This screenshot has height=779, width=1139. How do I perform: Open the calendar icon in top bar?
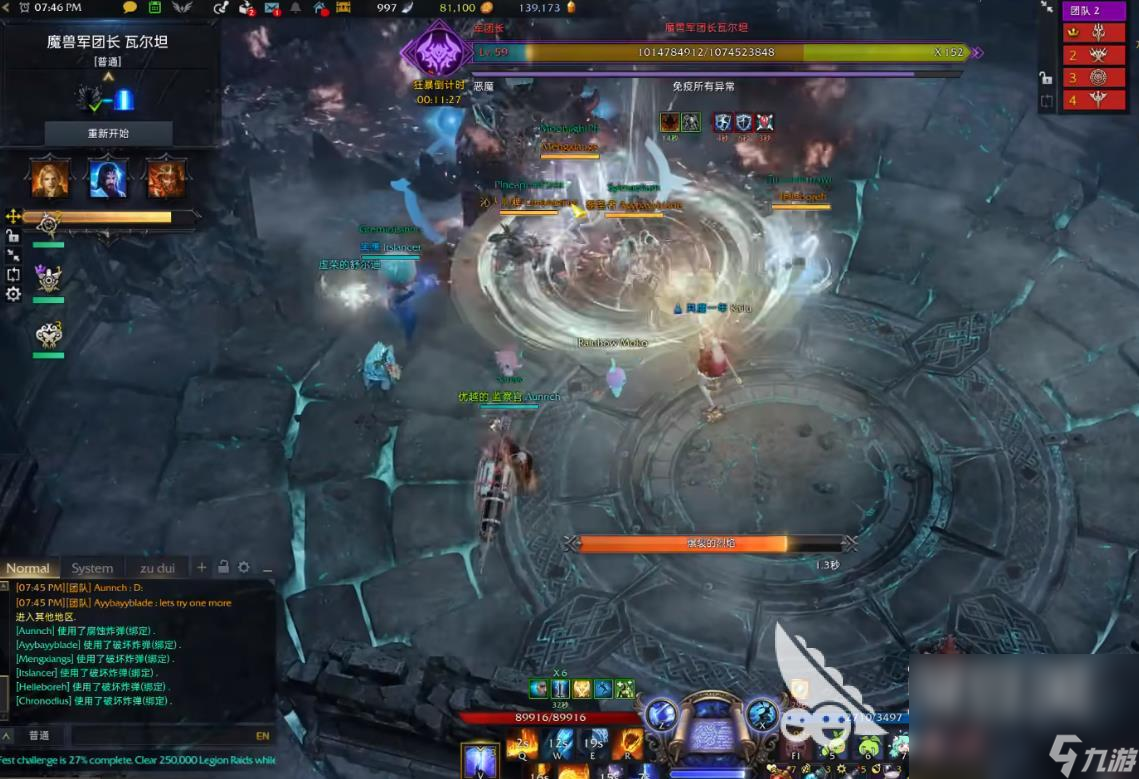(155, 8)
